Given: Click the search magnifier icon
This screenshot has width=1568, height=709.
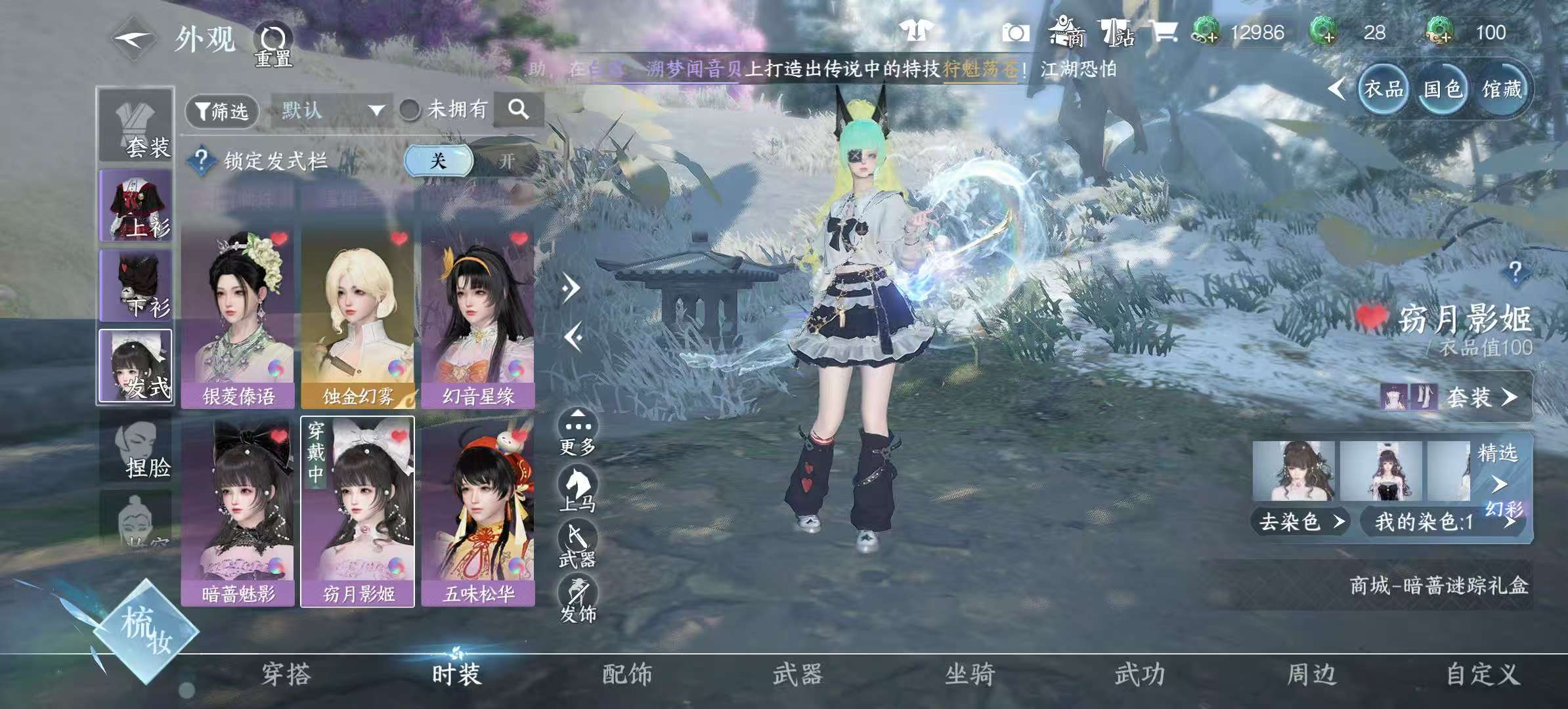Looking at the screenshot, I should (x=519, y=110).
